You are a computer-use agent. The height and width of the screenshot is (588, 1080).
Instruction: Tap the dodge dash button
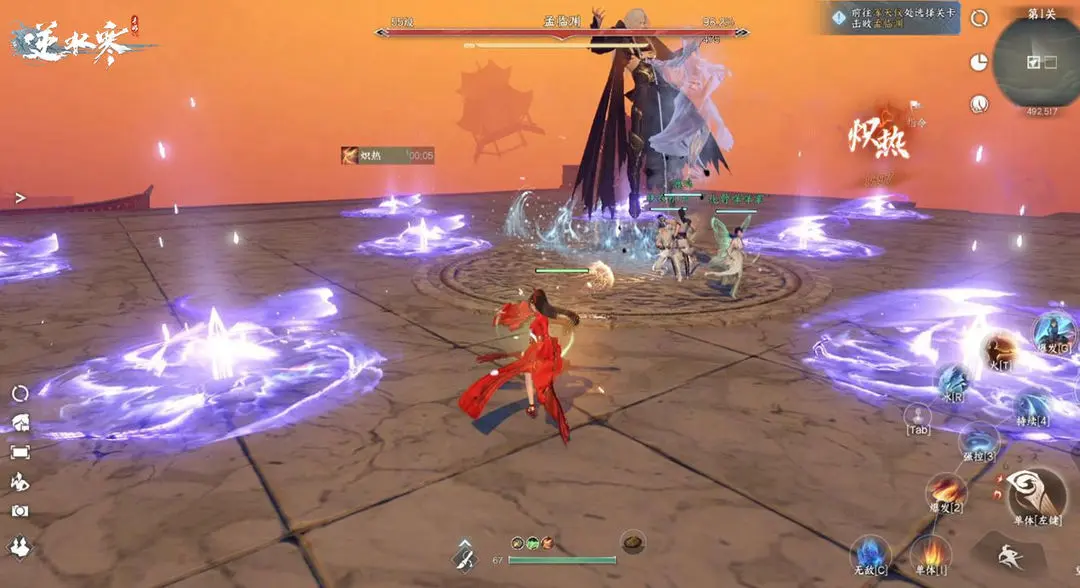point(1008,553)
